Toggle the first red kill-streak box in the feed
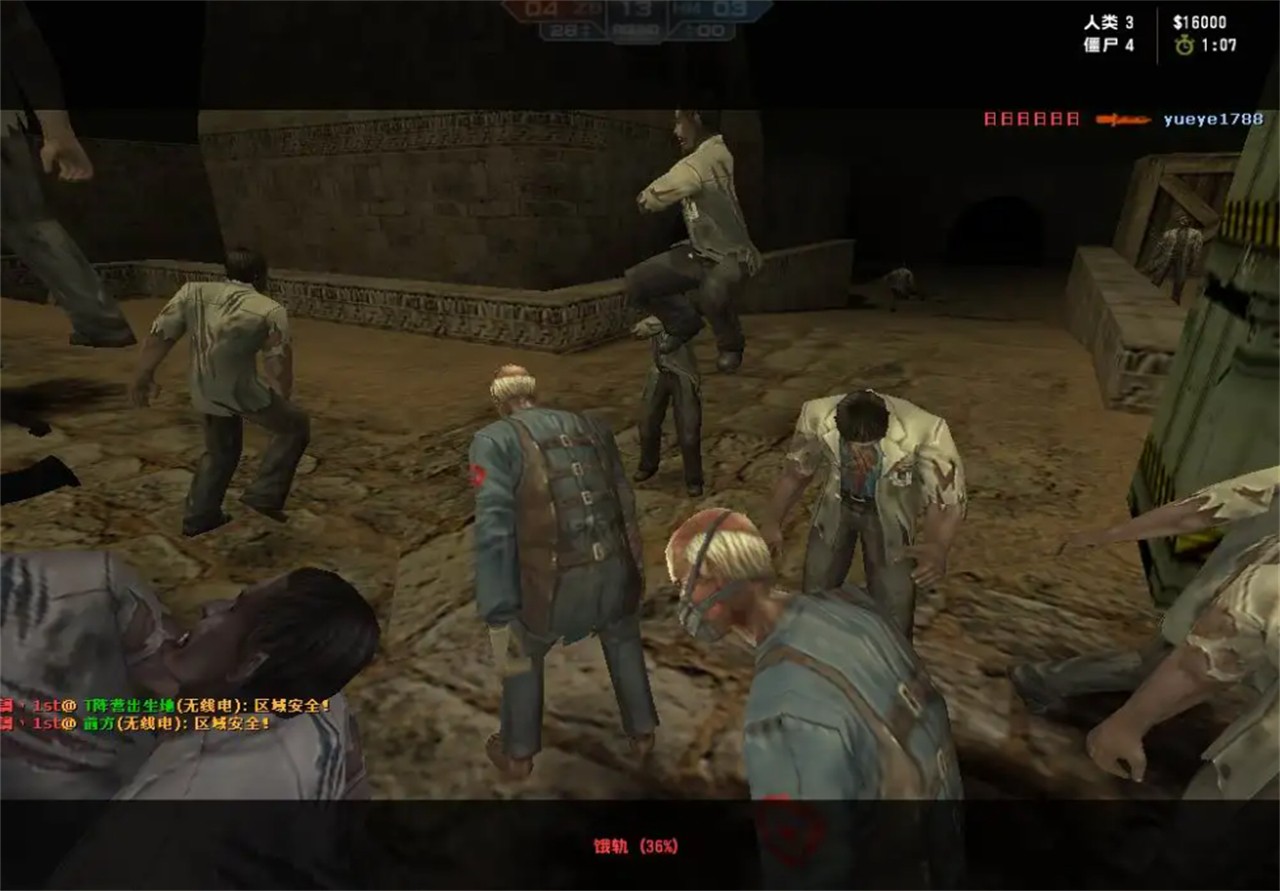 point(989,118)
